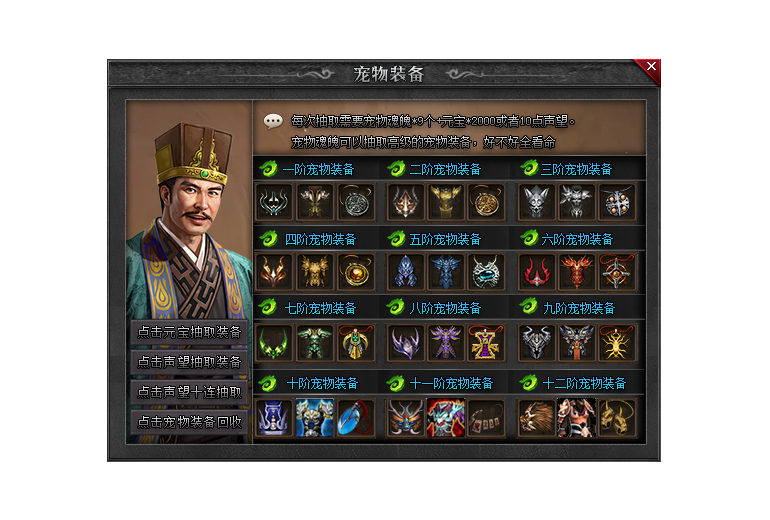Pick the tier-seven green horned helmet

[273, 342]
